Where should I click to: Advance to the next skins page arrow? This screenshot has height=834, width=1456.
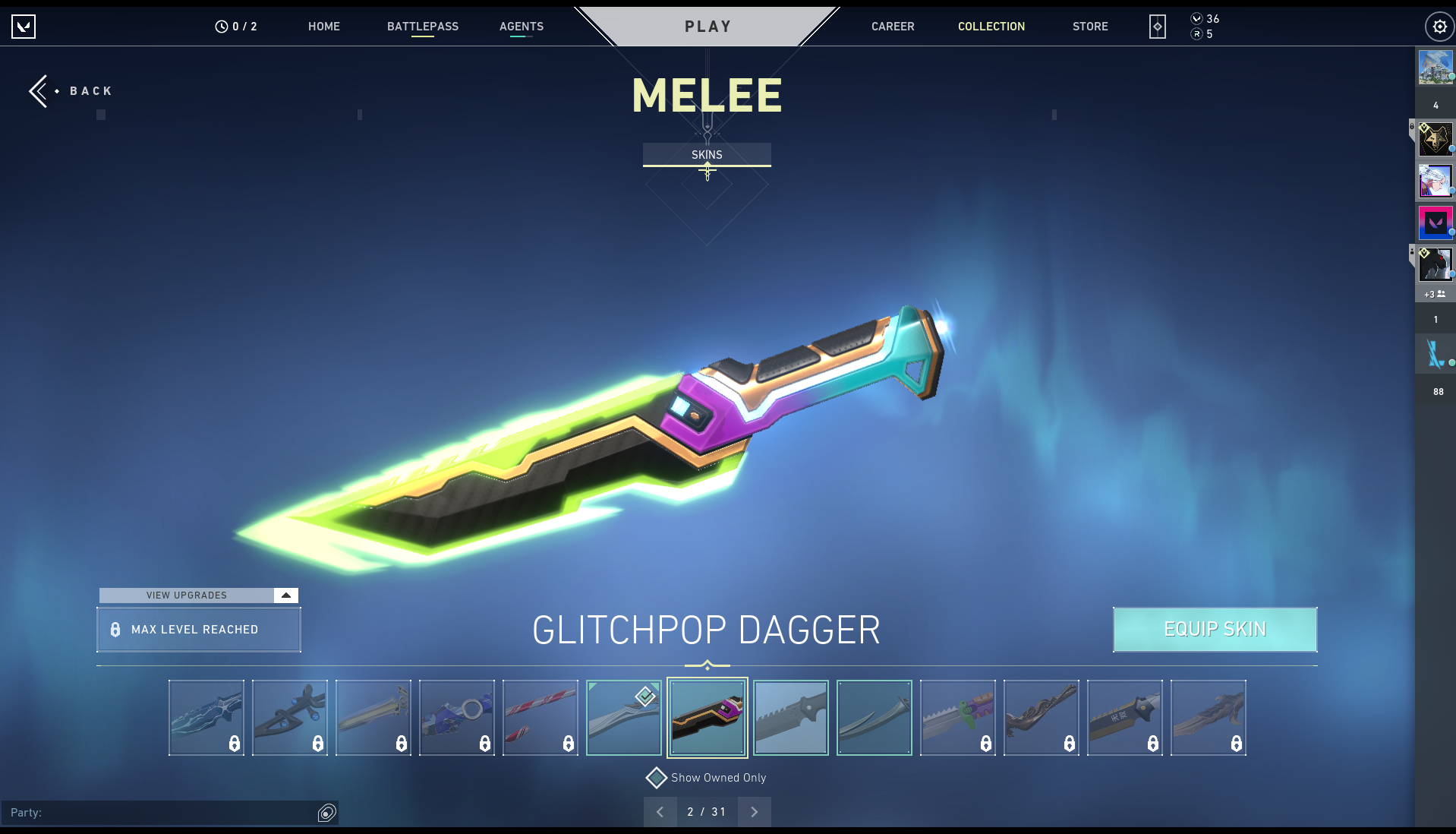click(x=755, y=812)
